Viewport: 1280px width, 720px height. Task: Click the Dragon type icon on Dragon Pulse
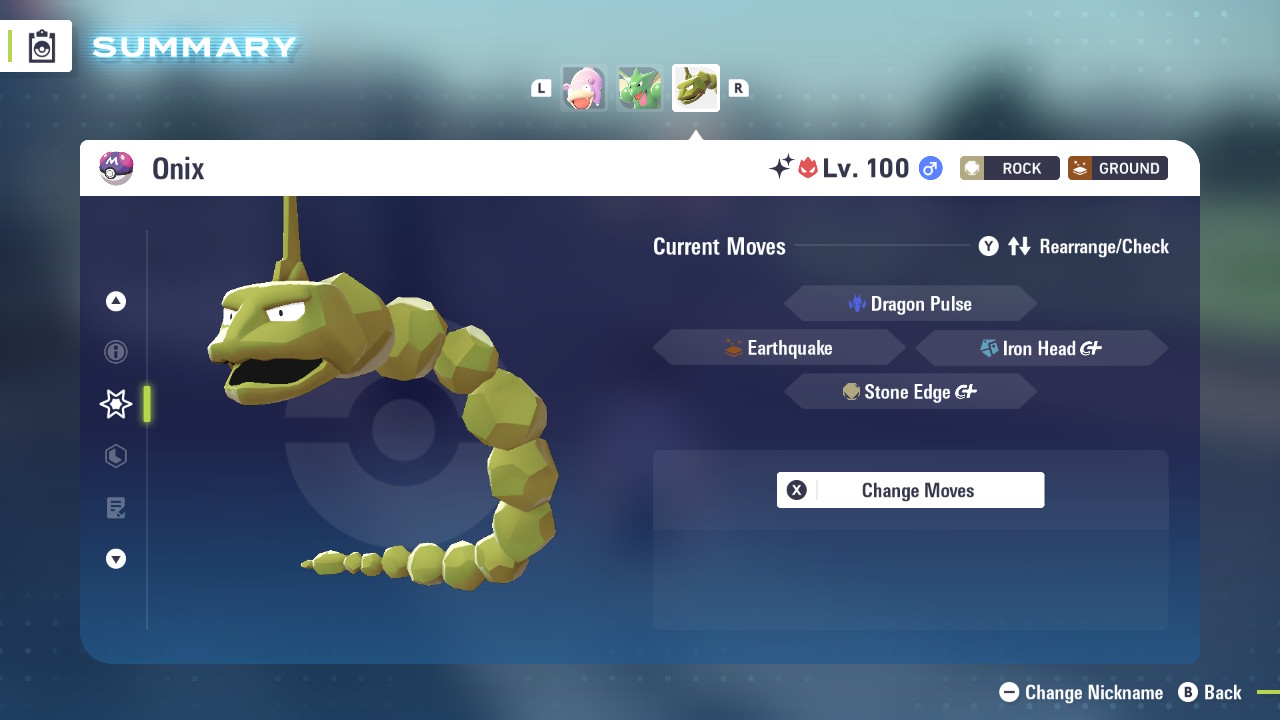[x=857, y=303]
